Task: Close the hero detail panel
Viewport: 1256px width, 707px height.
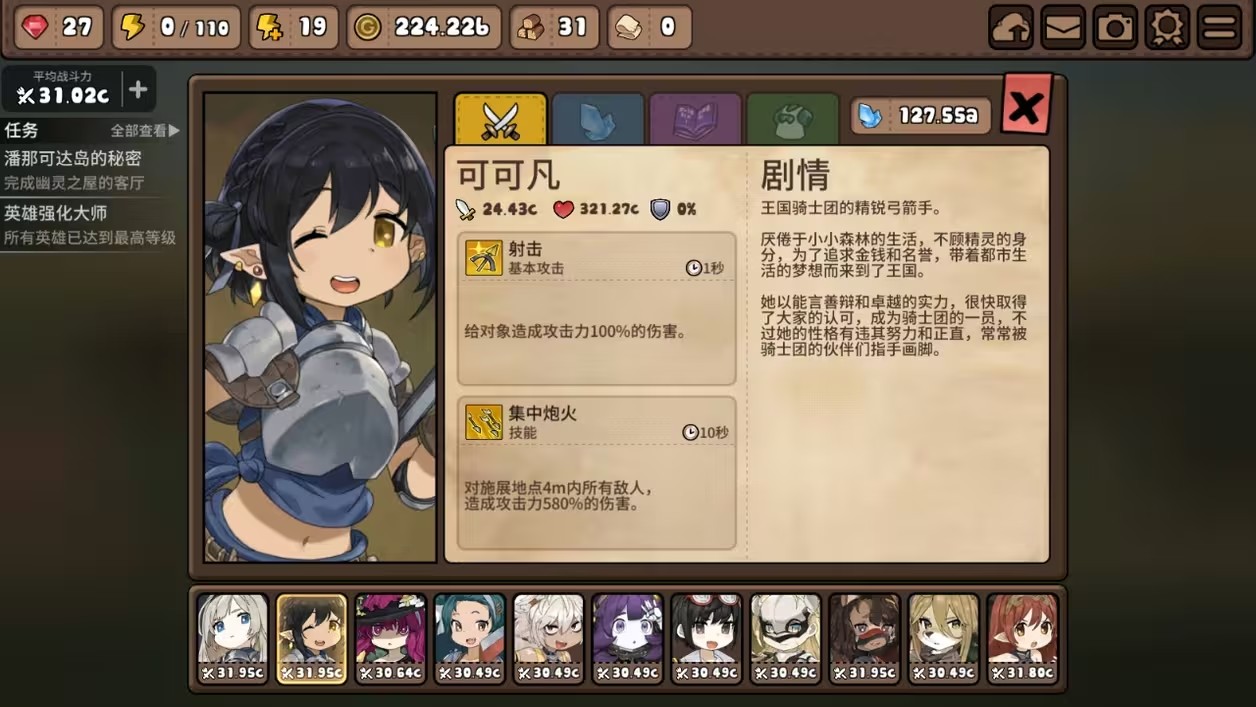Action: (1026, 105)
